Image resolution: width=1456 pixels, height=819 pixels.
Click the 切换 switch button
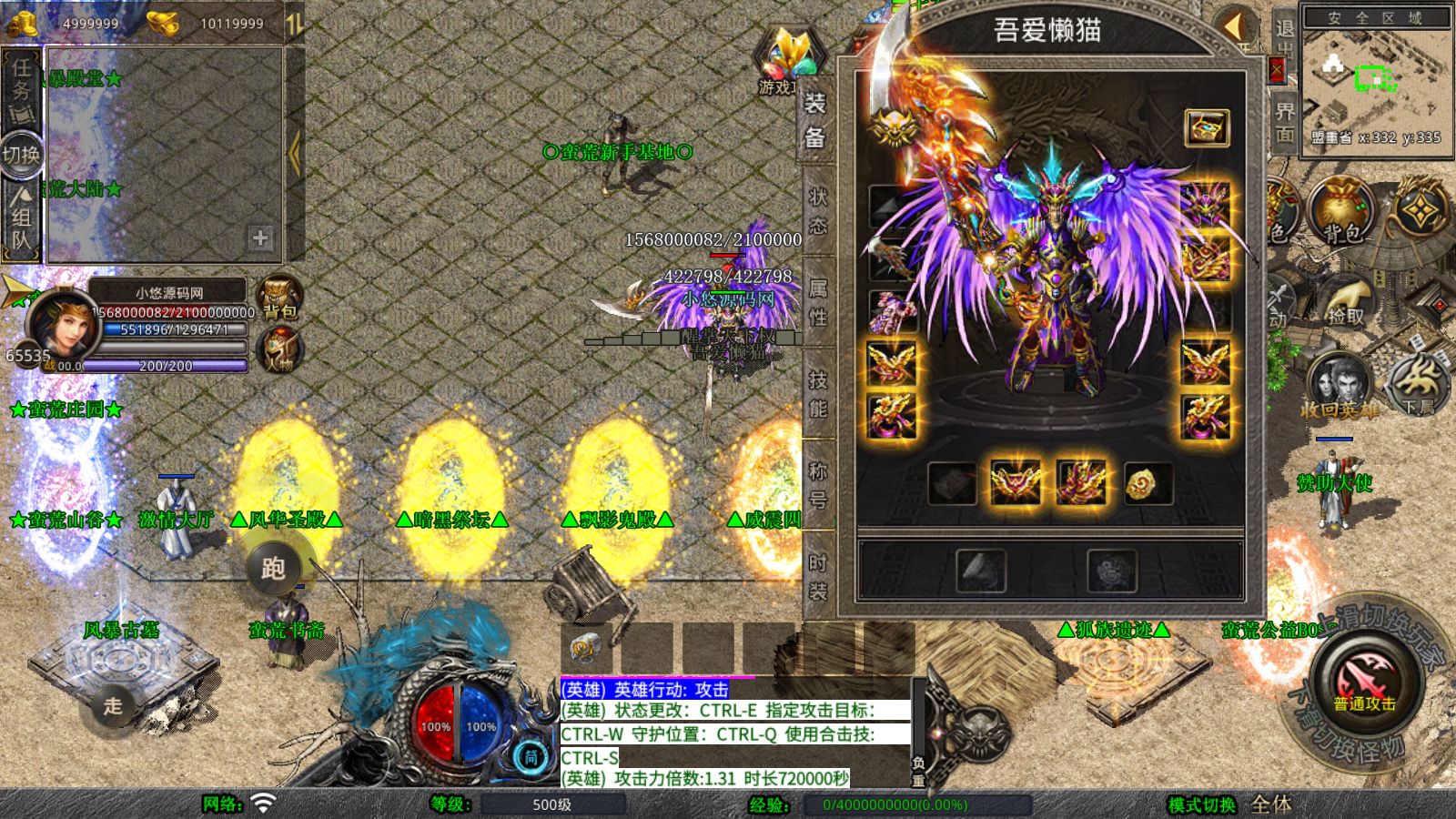[22, 155]
